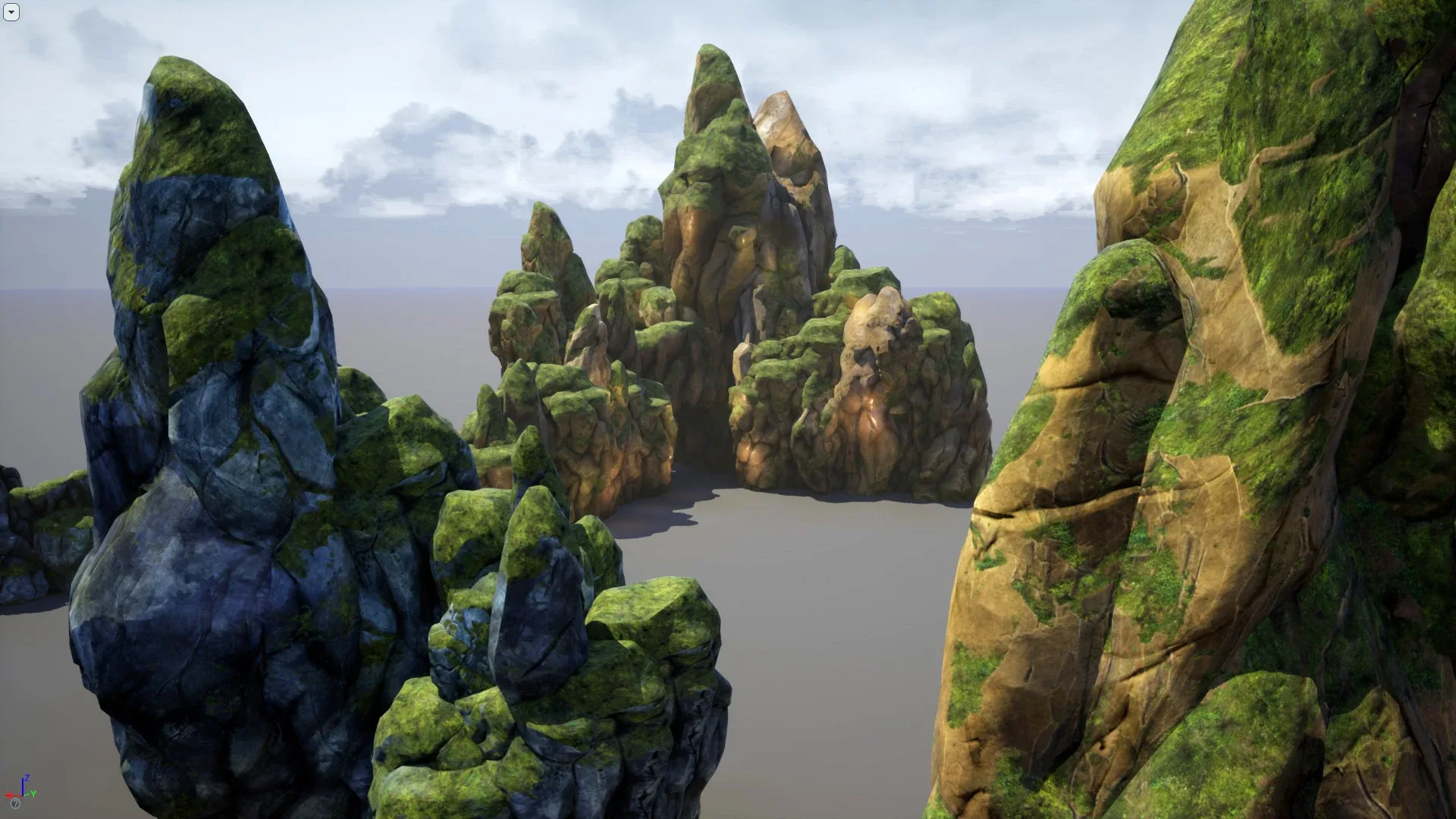Click the blue Z axis on the gizmo
1456x819 pixels.
click(x=23, y=786)
